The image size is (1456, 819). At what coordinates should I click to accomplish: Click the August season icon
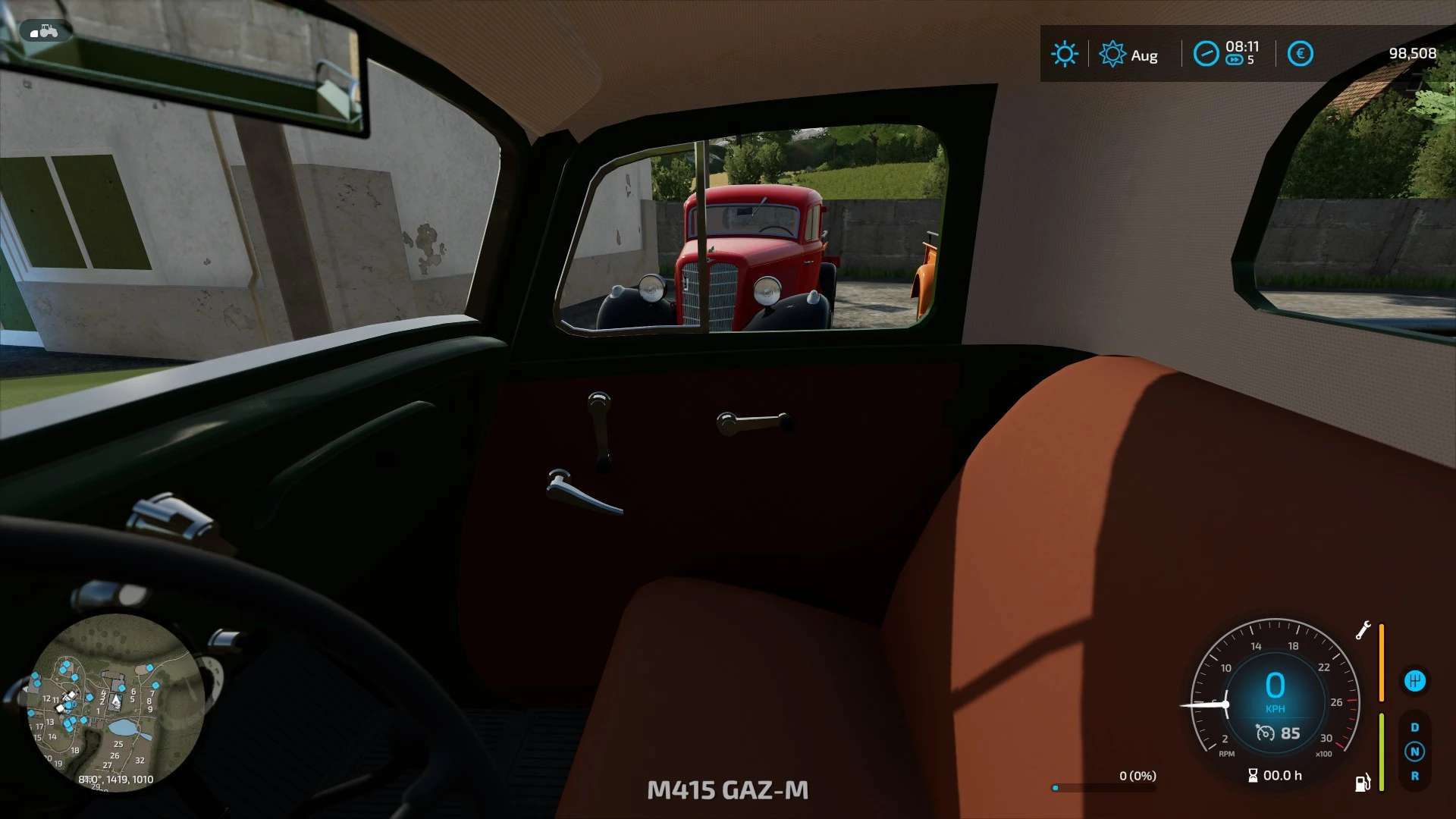1112,54
